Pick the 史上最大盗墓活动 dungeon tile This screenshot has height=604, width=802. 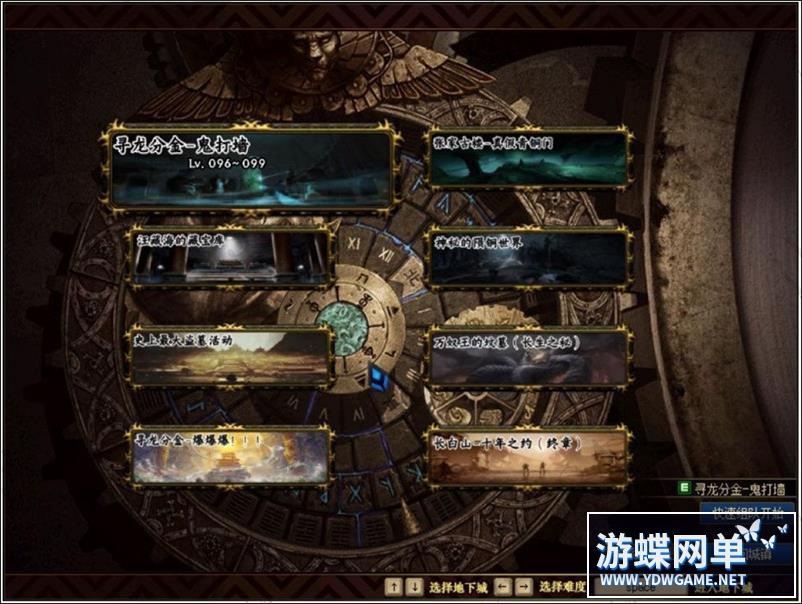click(x=231, y=356)
